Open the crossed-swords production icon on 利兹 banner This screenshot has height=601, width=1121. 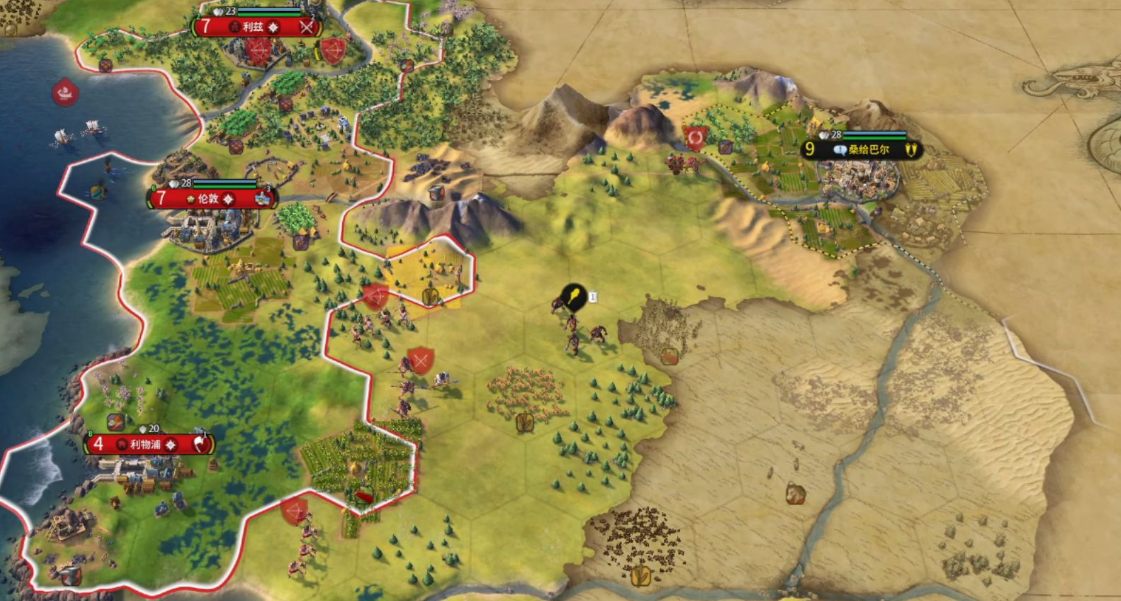pos(307,27)
